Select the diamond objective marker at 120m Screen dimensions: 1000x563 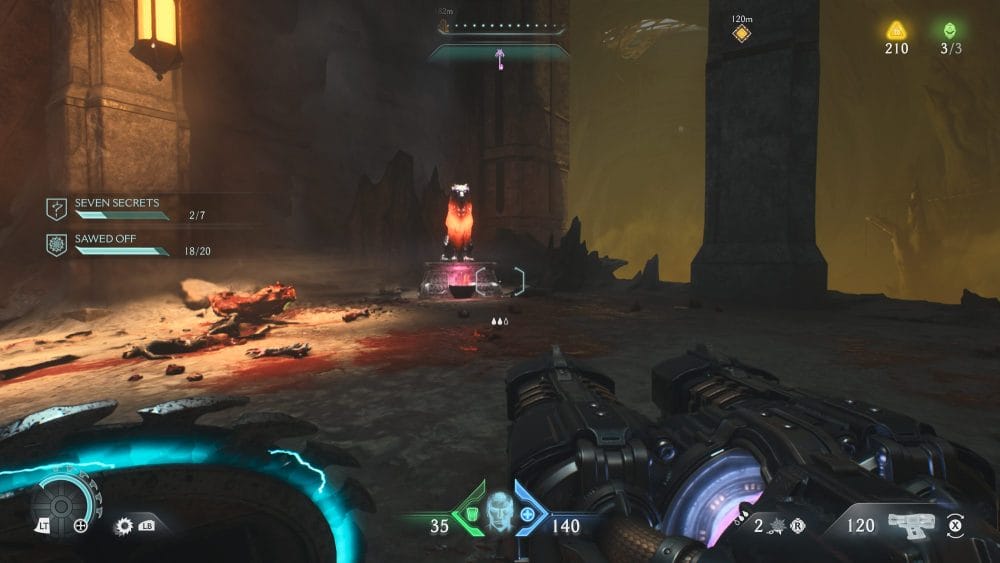[x=741, y=34]
